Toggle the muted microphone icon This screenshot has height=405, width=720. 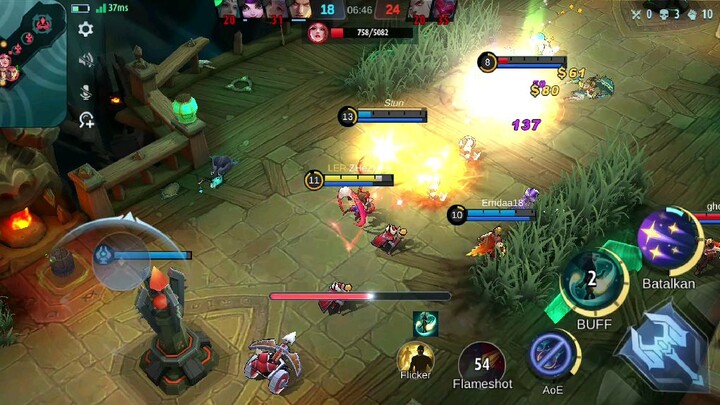[86, 91]
